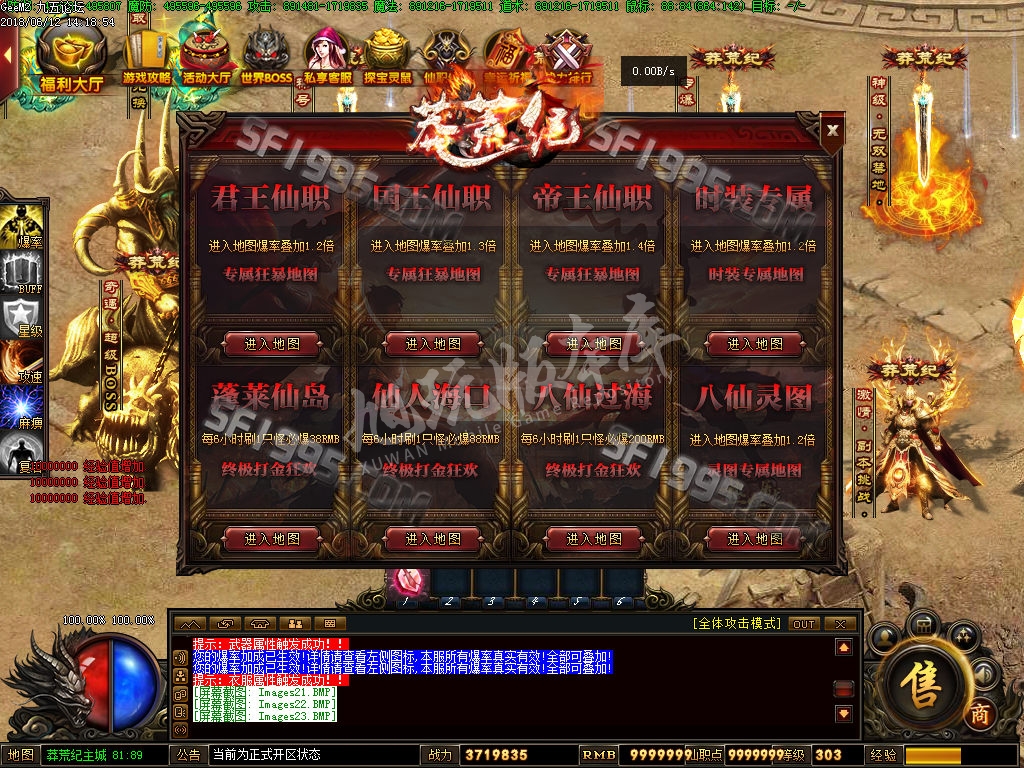The width and height of the screenshot is (1024, 768).
Task: Select the 爆率 drop rate icon
Action: pos(22,226)
